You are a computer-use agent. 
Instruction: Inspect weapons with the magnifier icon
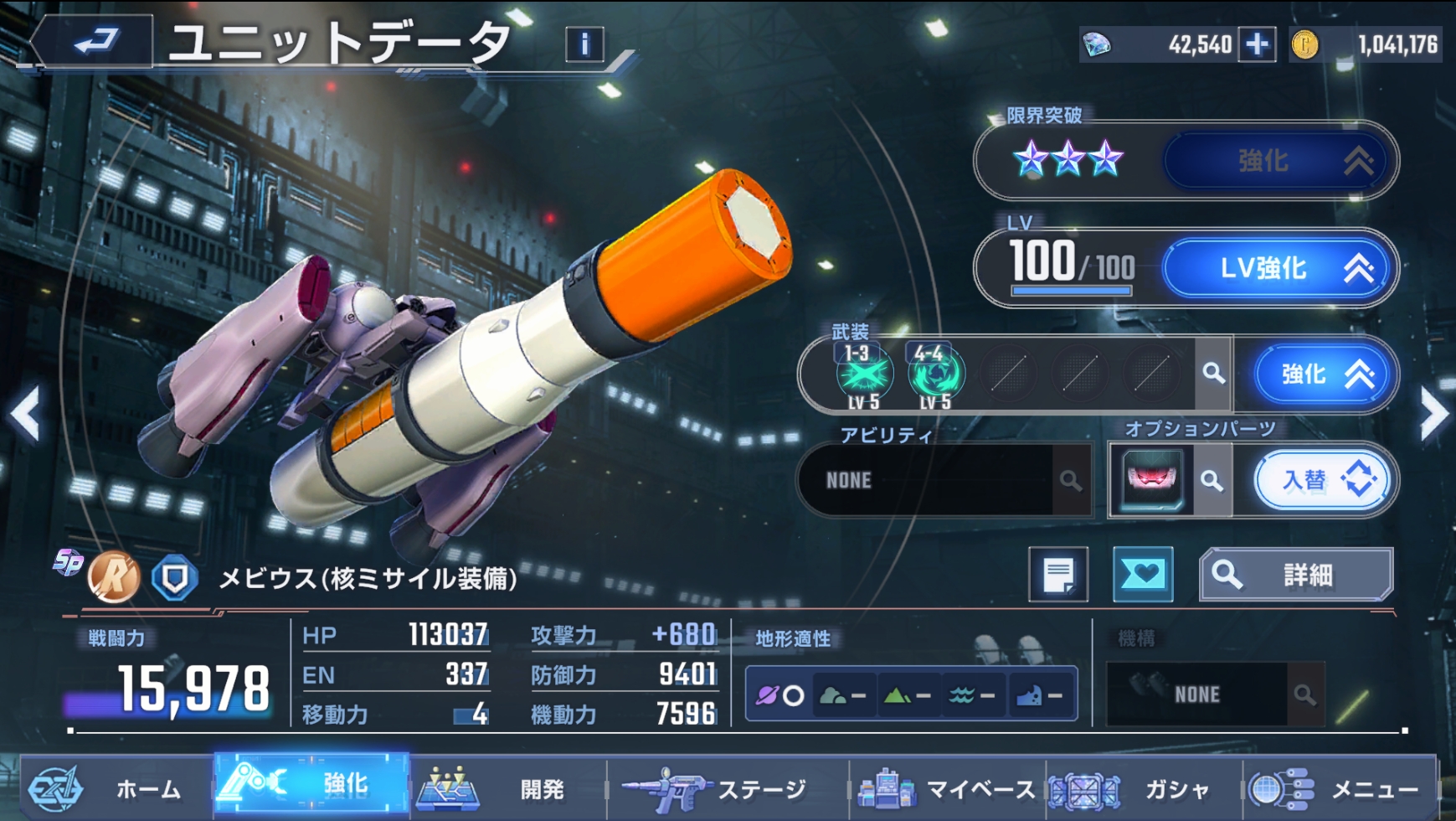coord(1213,374)
